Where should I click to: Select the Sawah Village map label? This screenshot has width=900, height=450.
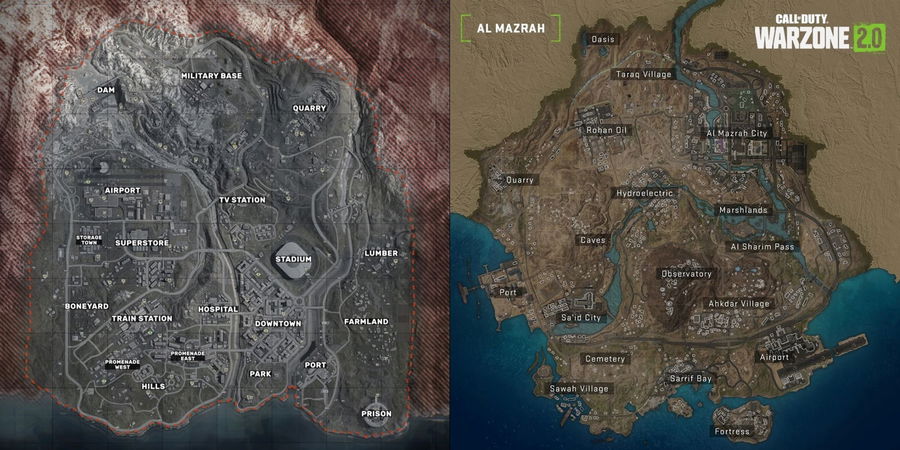coord(579,388)
